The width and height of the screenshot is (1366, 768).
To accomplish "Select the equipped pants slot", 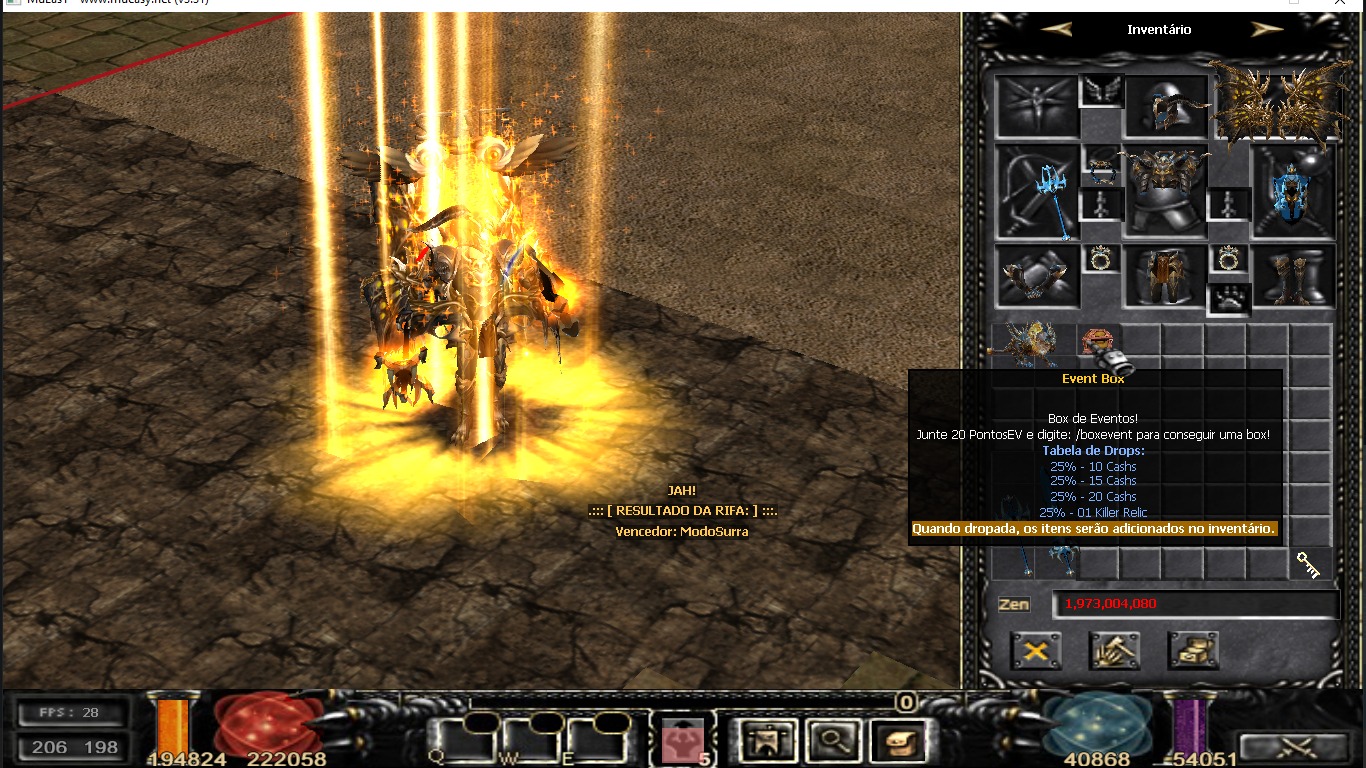I will tap(1166, 276).
